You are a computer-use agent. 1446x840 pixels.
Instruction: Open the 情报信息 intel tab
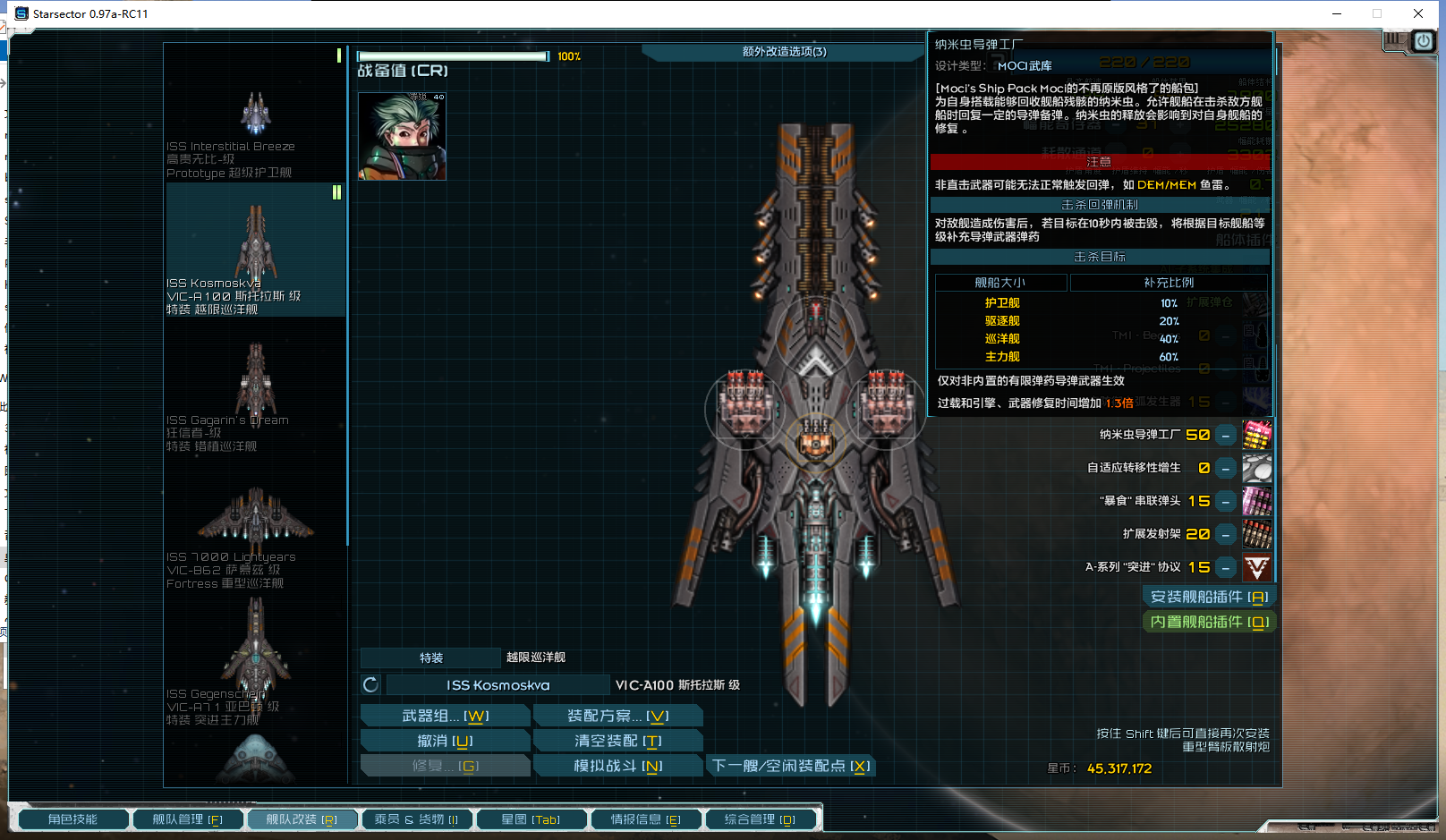645,819
